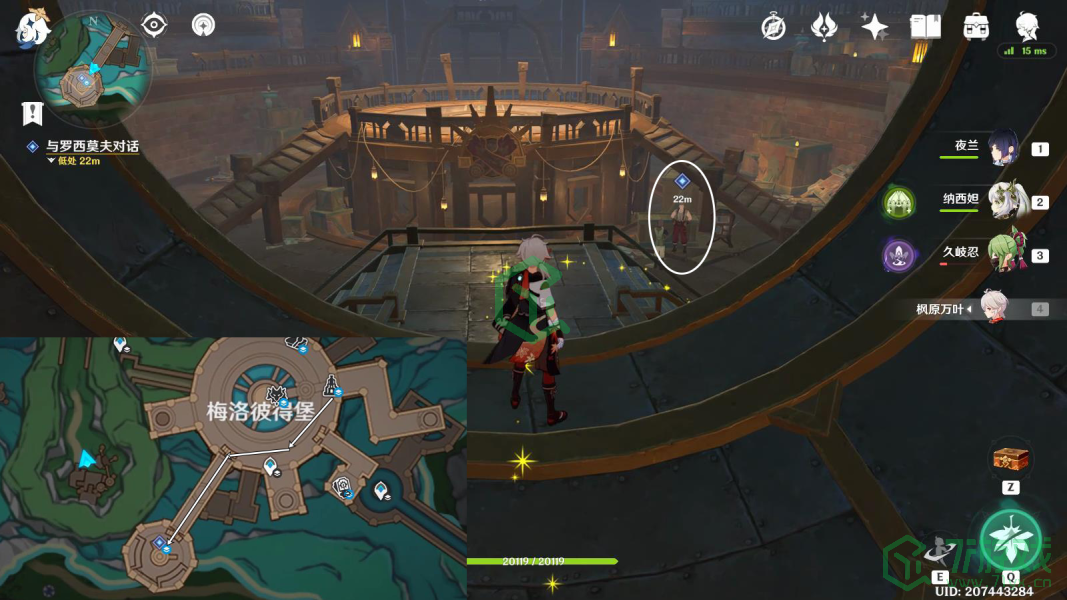Open the Paimon main menu

click(x=32, y=28)
